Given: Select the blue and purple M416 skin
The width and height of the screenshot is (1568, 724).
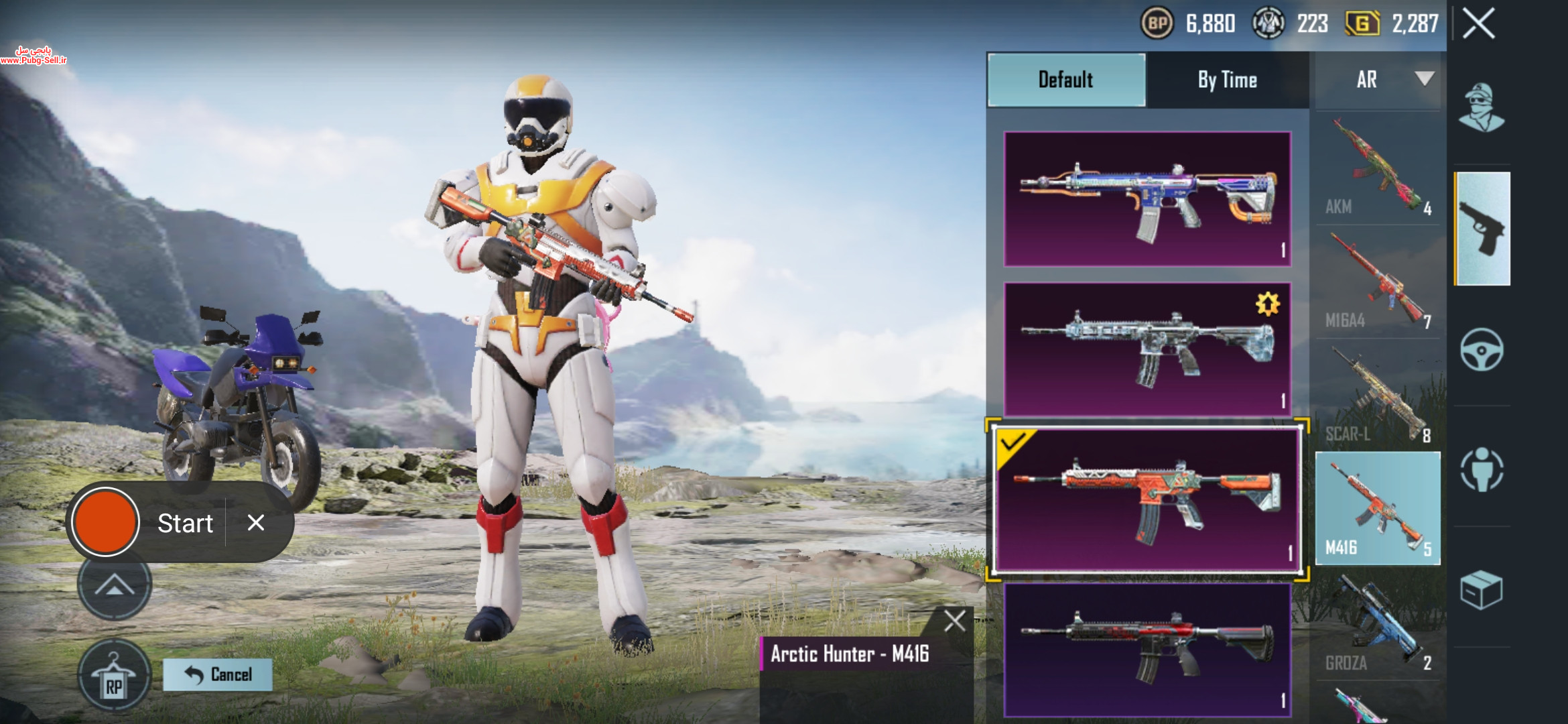Looking at the screenshot, I should pos(1147,199).
